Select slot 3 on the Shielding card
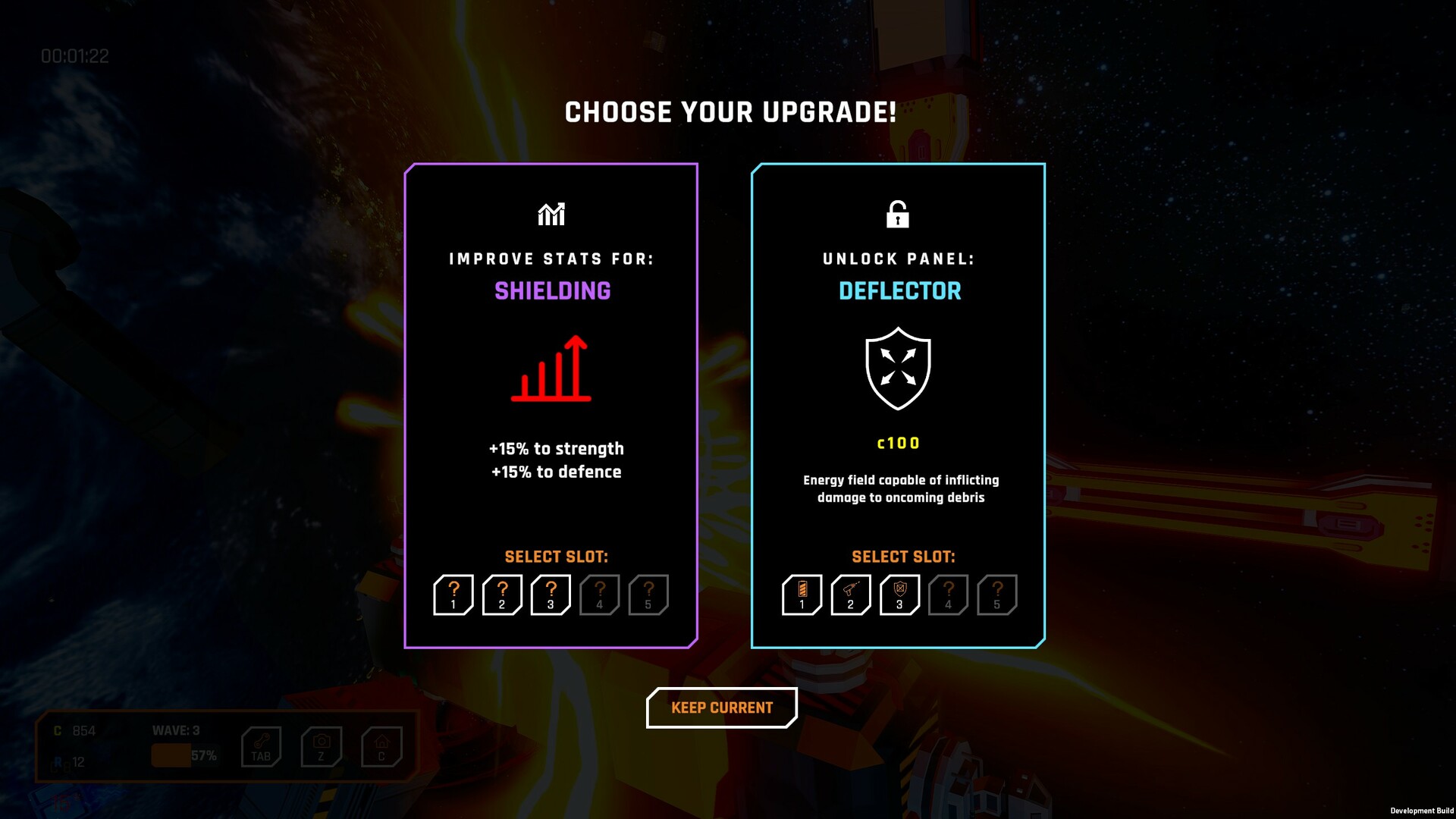Image resolution: width=1456 pixels, height=819 pixels. 551,595
